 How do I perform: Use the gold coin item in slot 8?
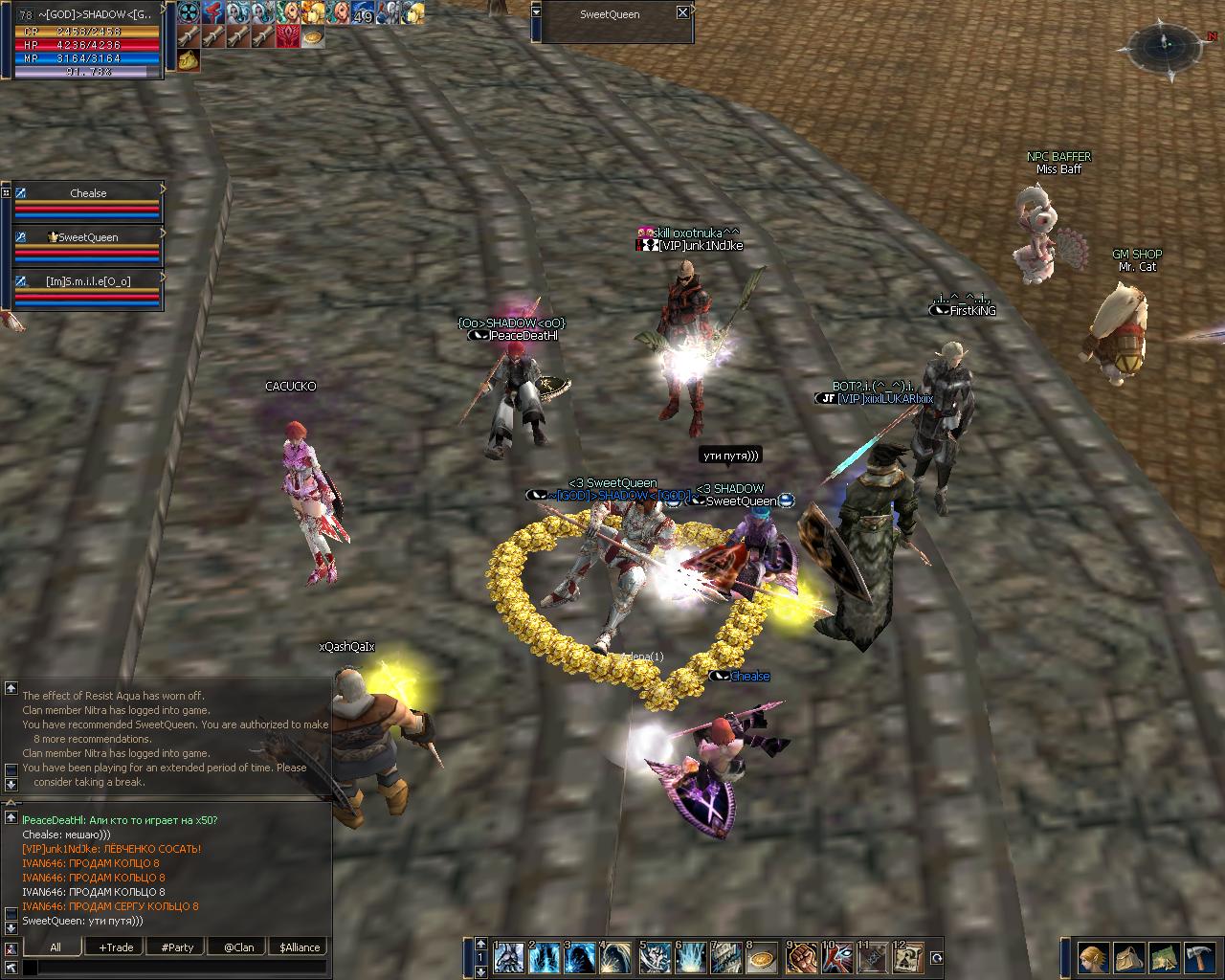pos(763,958)
